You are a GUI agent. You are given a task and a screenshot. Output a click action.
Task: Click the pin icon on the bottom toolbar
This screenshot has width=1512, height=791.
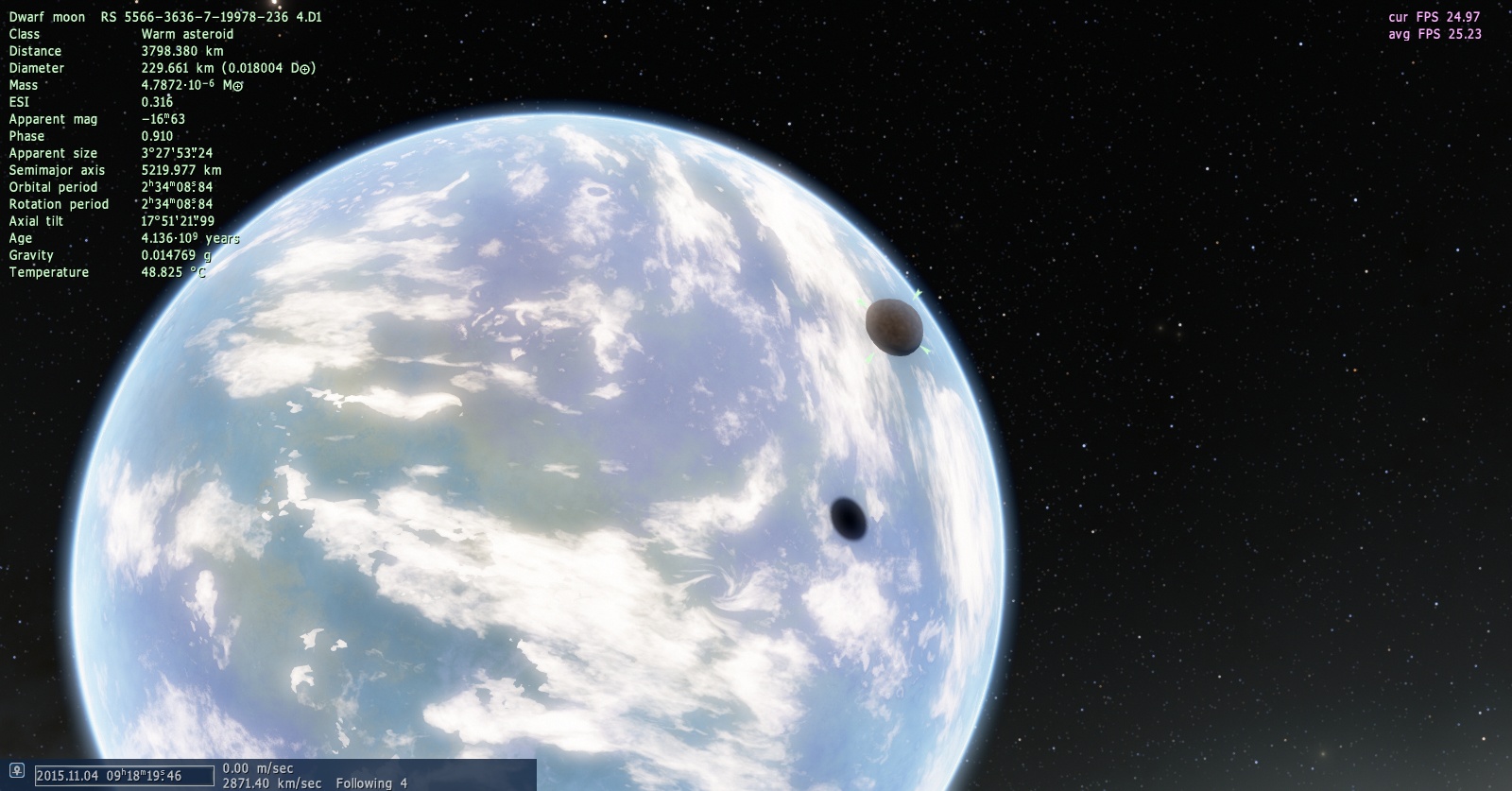click(x=16, y=772)
